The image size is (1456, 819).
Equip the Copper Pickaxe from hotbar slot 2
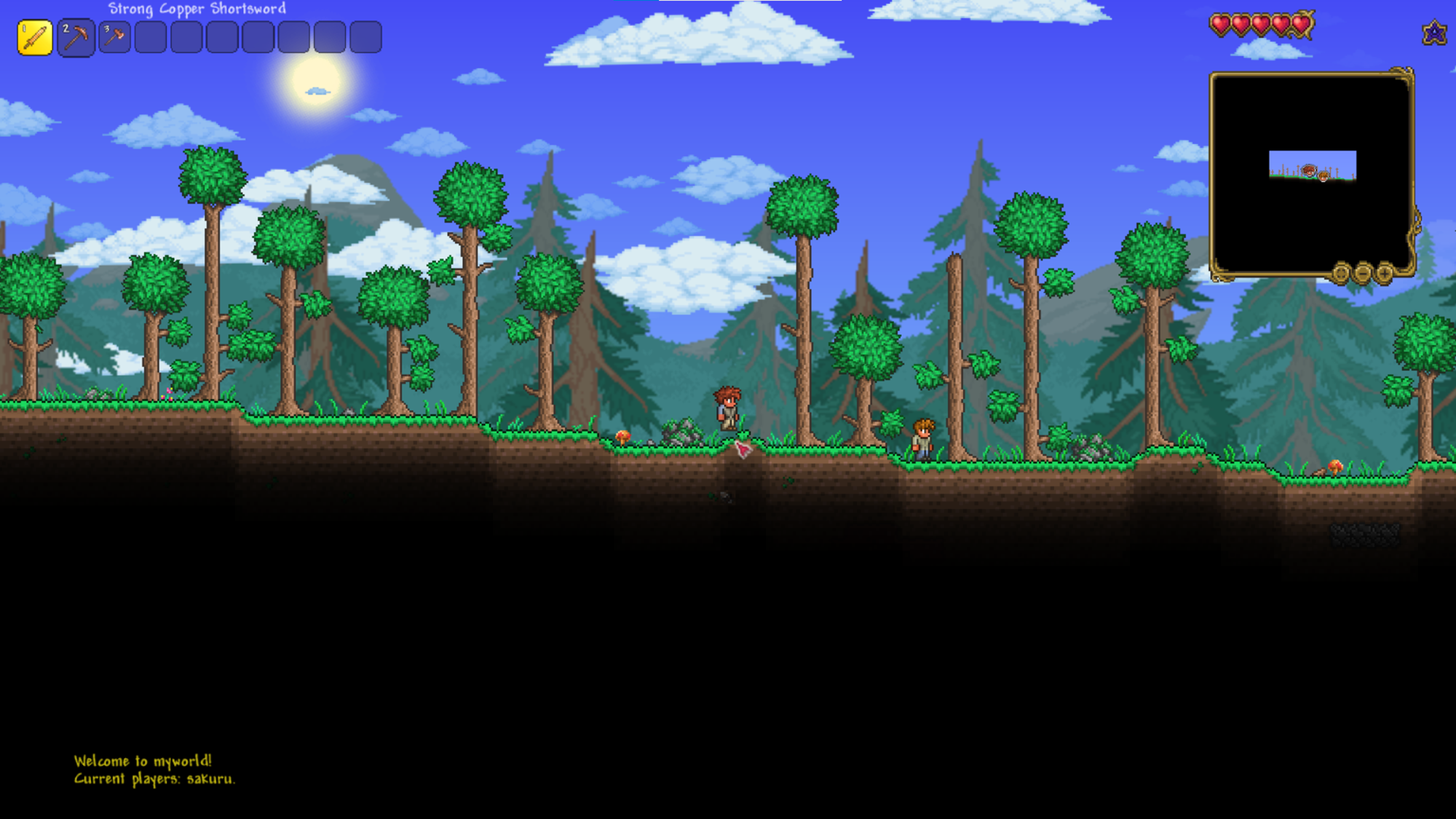pos(75,36)
